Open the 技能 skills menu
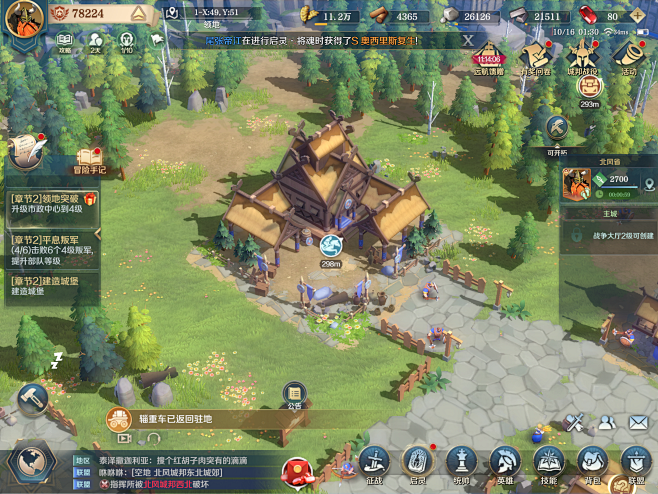Image resolution: width=658 pixels, height=494 pixels. pos(547,463)
